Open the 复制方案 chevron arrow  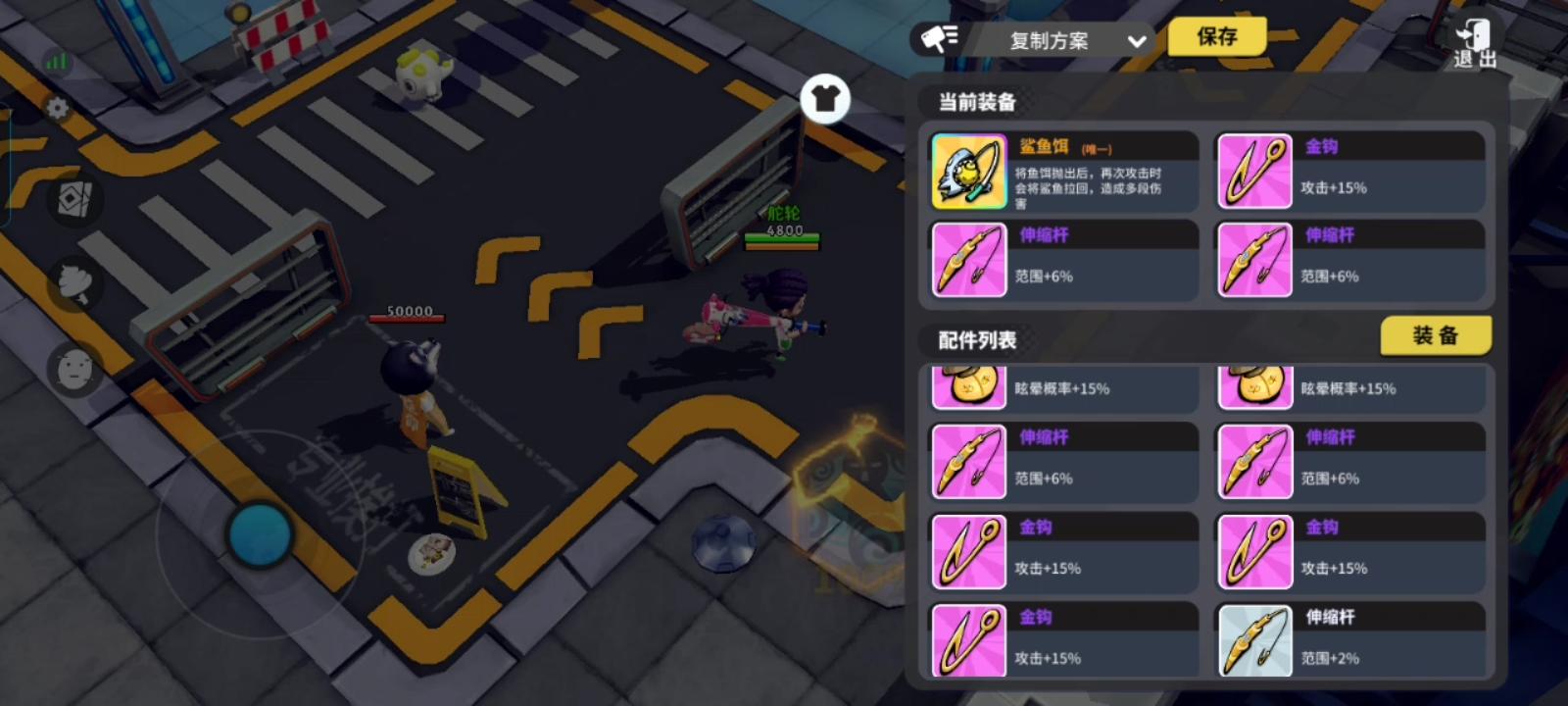point(1135,42)
